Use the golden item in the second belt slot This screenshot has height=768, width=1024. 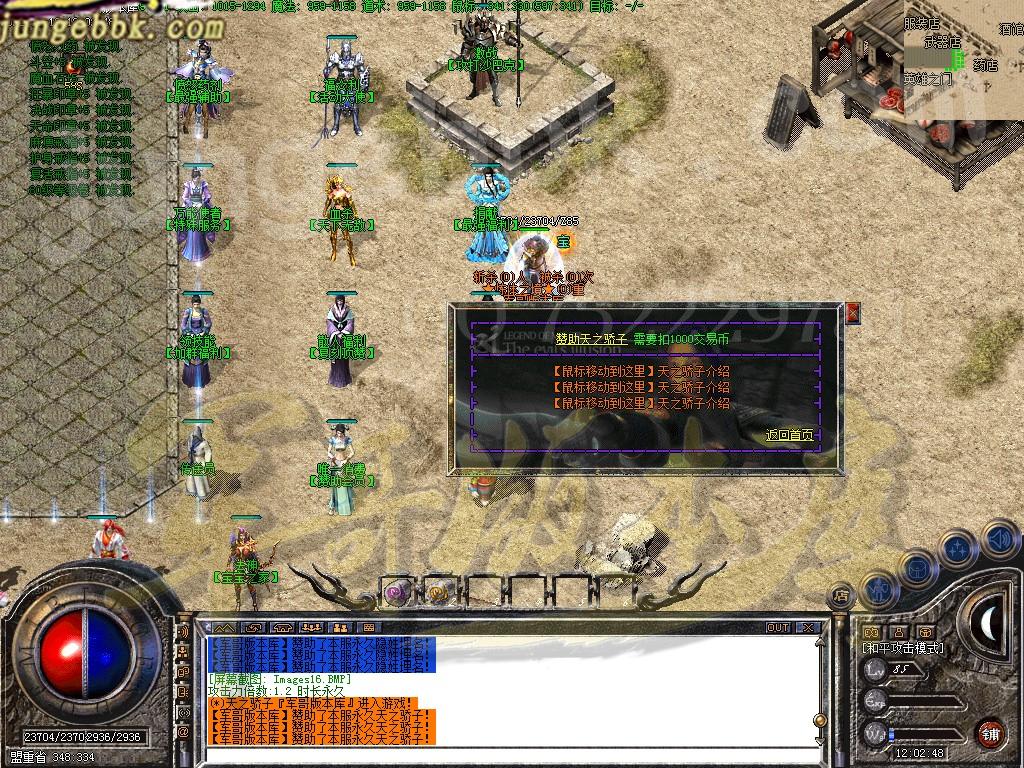coord(438,592)
